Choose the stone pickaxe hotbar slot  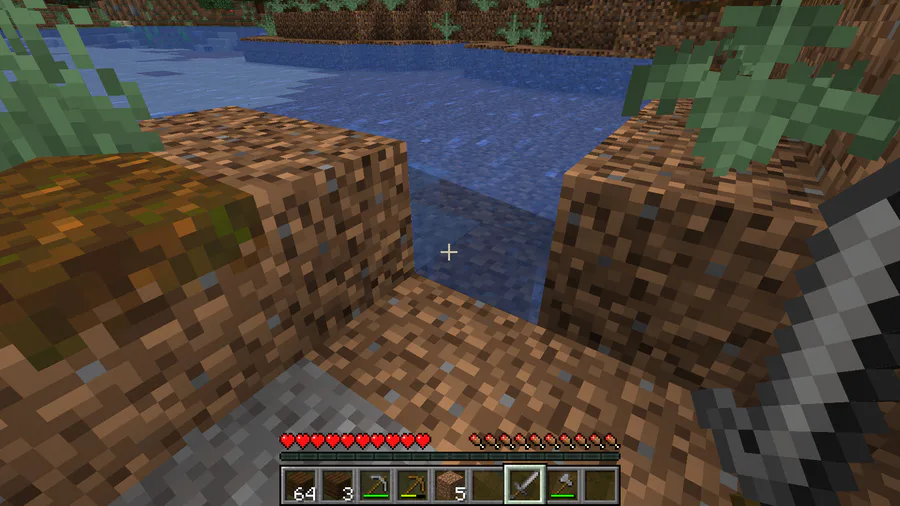[375, 485]
